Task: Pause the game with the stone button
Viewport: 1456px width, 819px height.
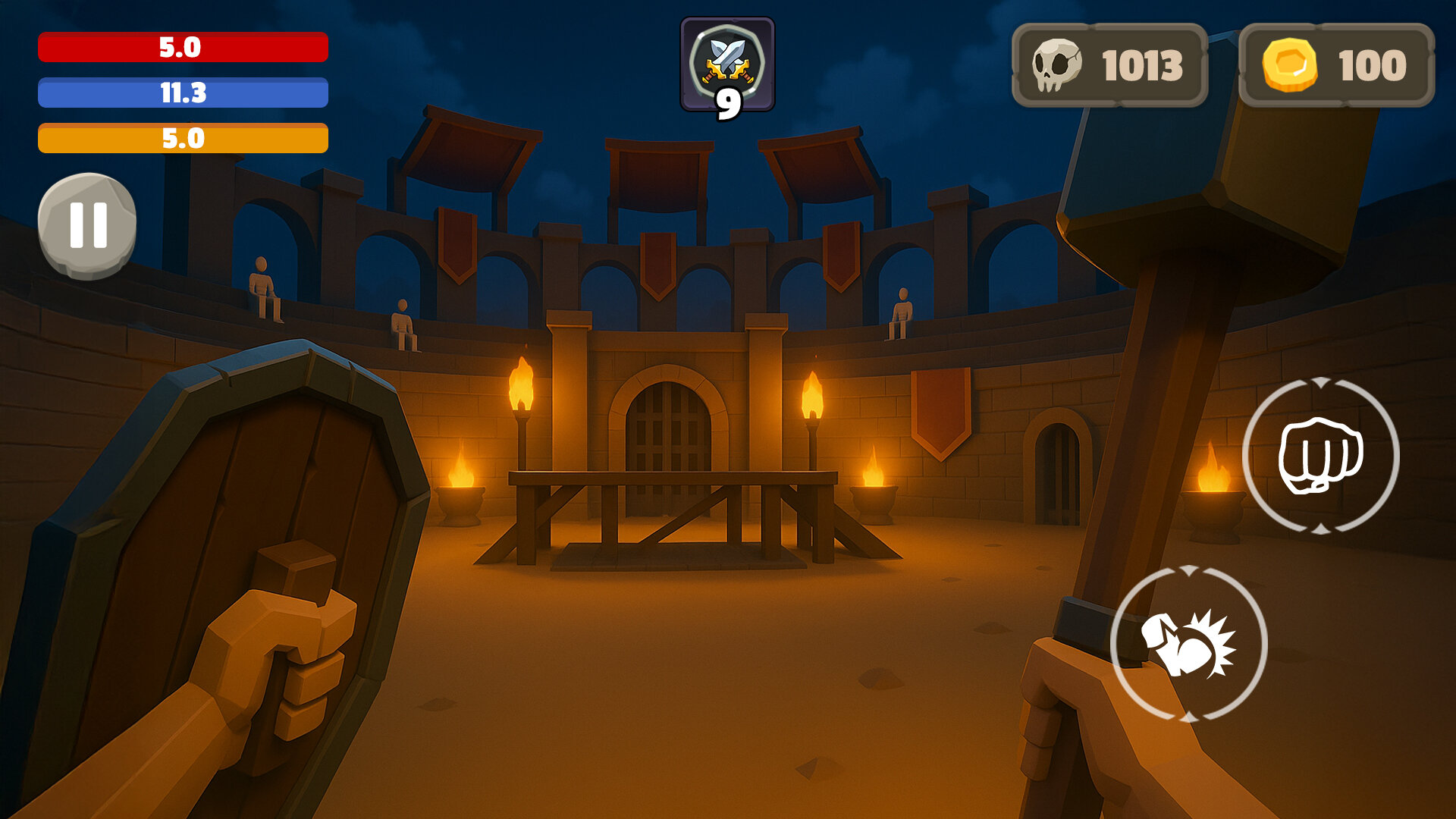Action: pyautogui.click(x=87, y=225)
